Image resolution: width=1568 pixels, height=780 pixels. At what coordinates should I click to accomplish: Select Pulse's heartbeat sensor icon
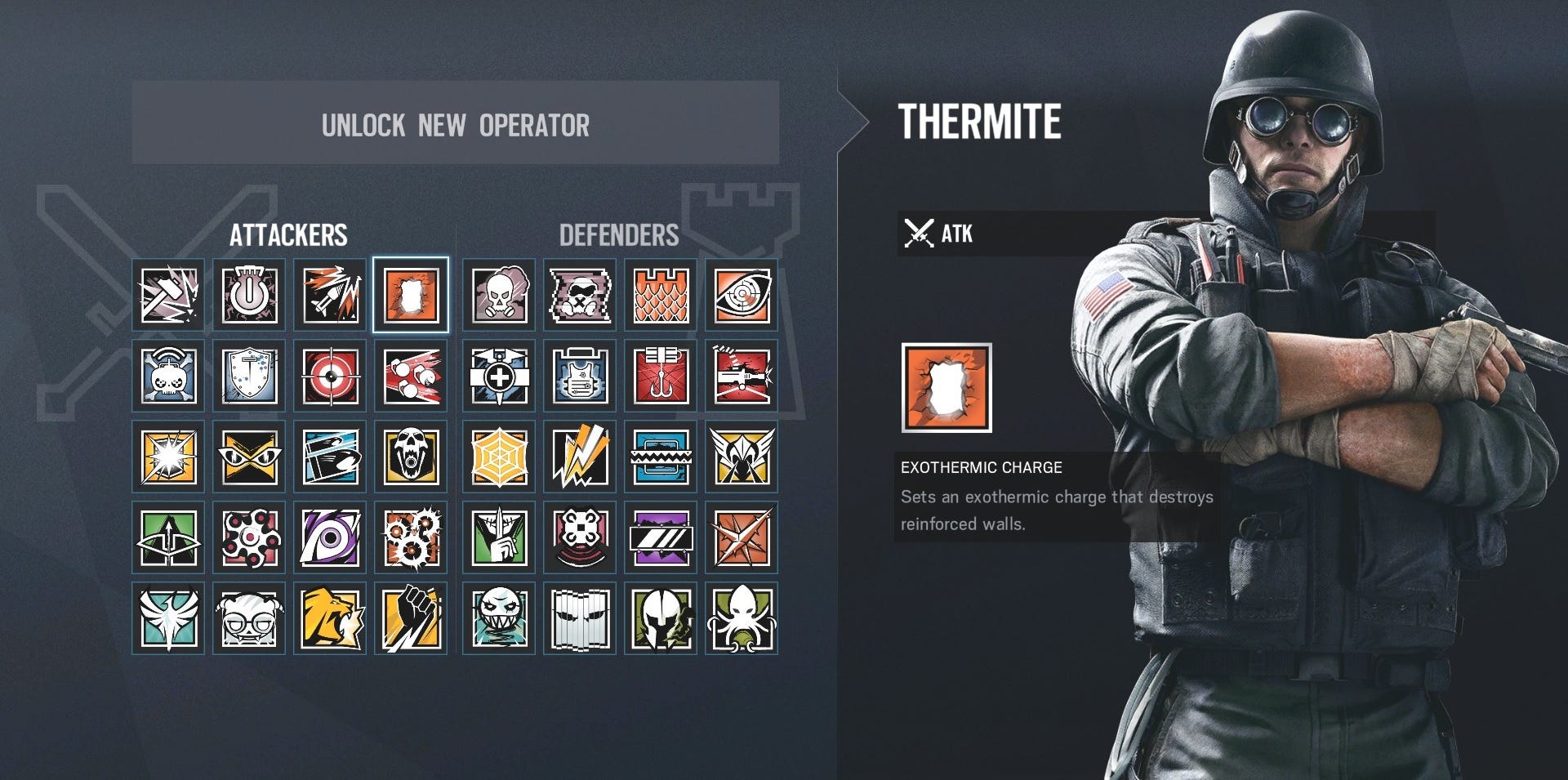(x=742, y=295)
